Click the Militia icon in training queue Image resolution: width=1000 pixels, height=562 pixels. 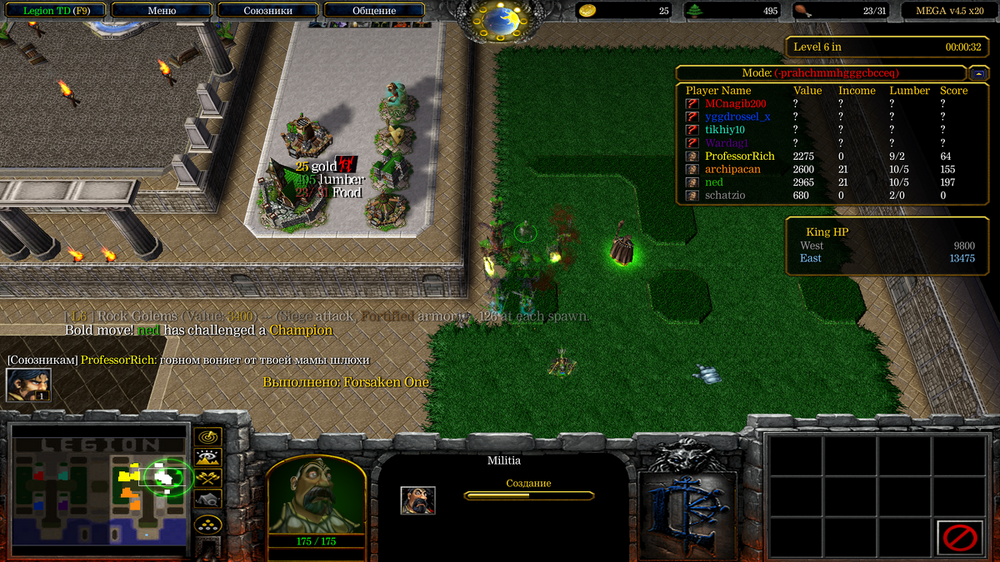pos(418,500)
